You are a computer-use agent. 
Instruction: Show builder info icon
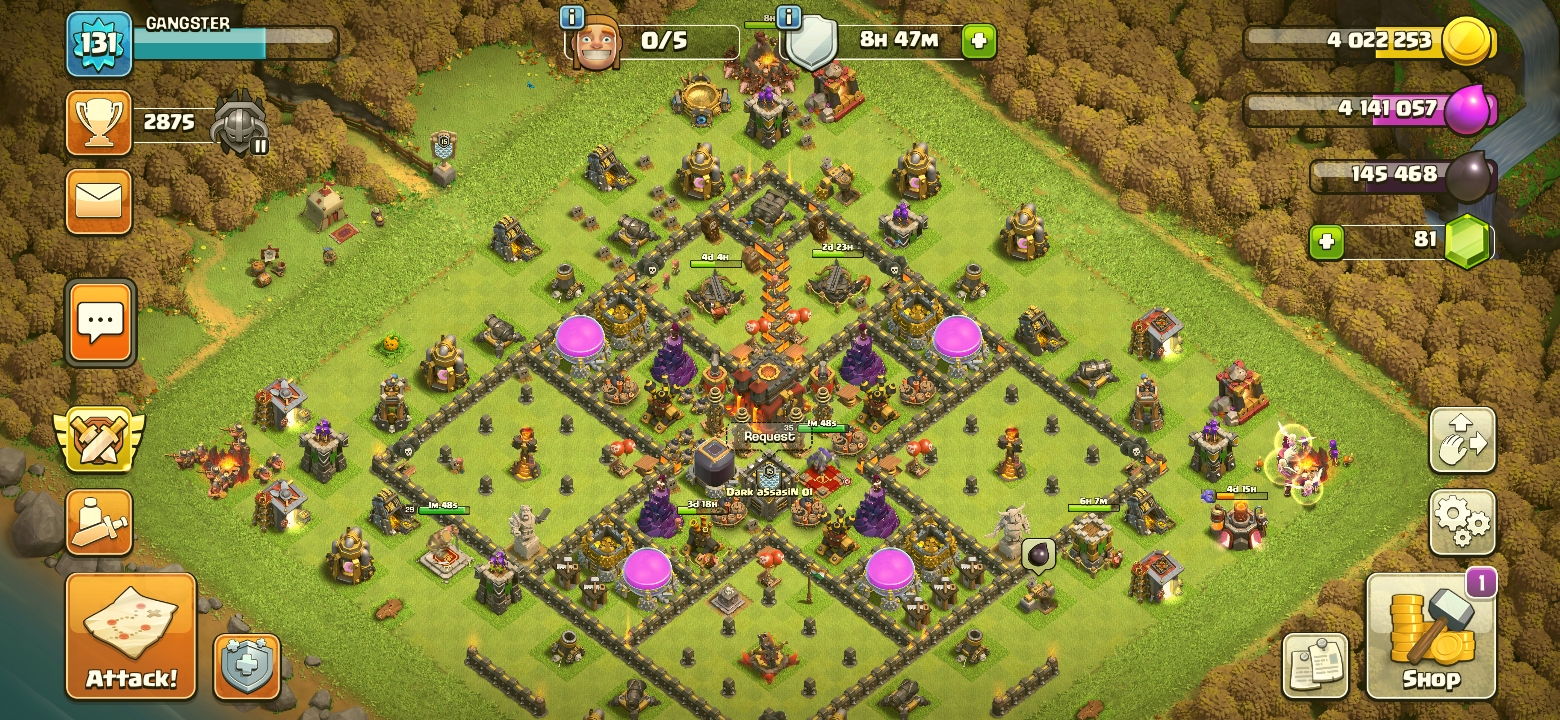point(572,17)
